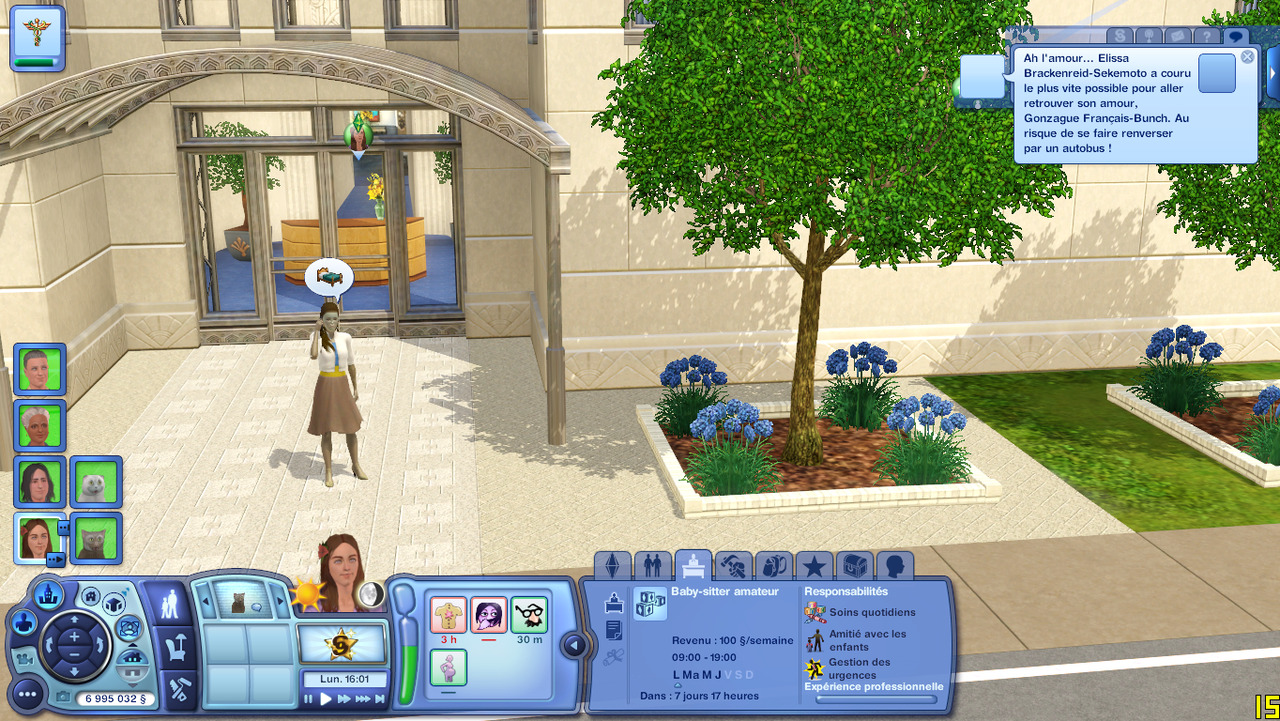Select the envelope notification tab
The image size is (1280, 721).
(1178, 37)
